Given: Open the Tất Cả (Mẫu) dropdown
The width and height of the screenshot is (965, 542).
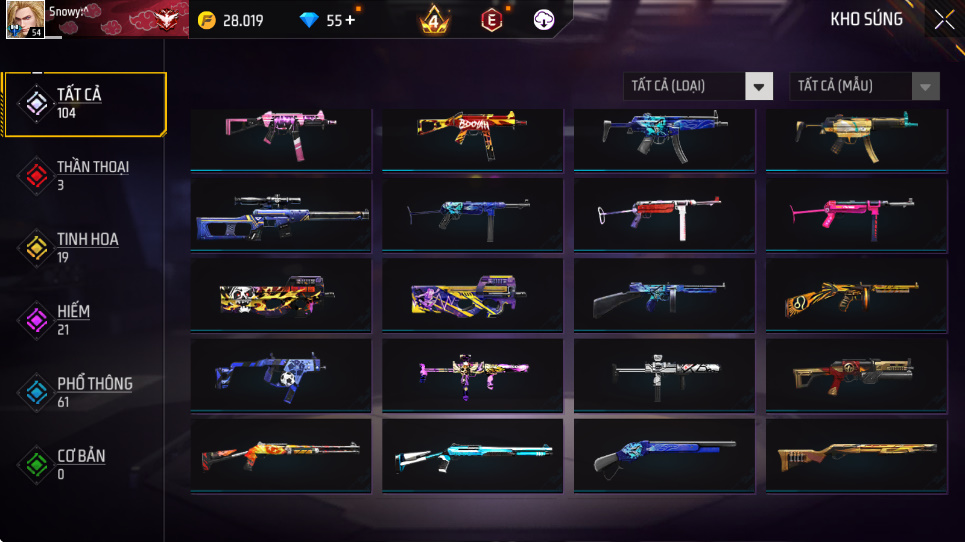Looking at the screenshot, I should click(865, 86).
